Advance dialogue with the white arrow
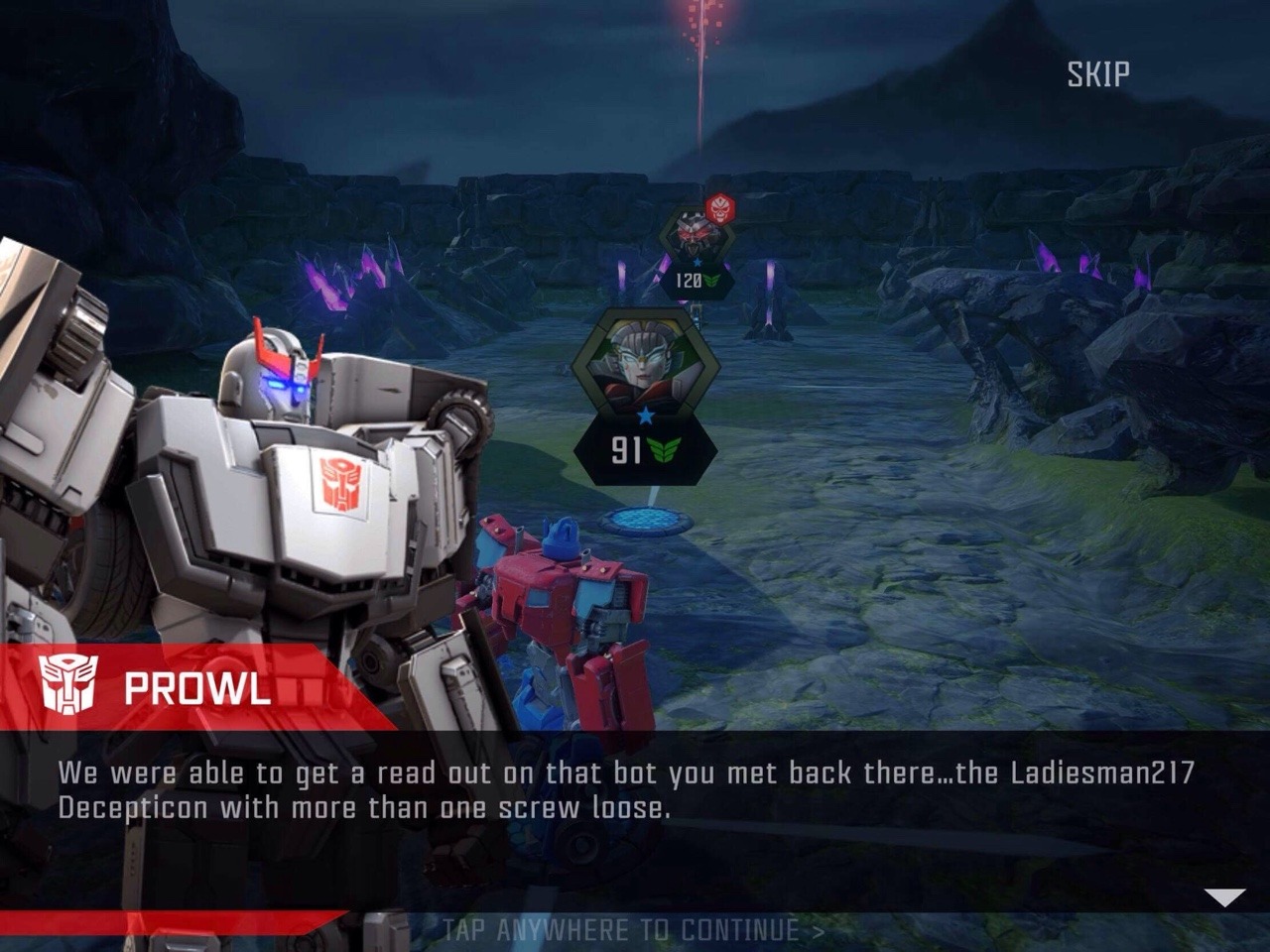This screenshot has height=952, width=1270. point(1224,897)
